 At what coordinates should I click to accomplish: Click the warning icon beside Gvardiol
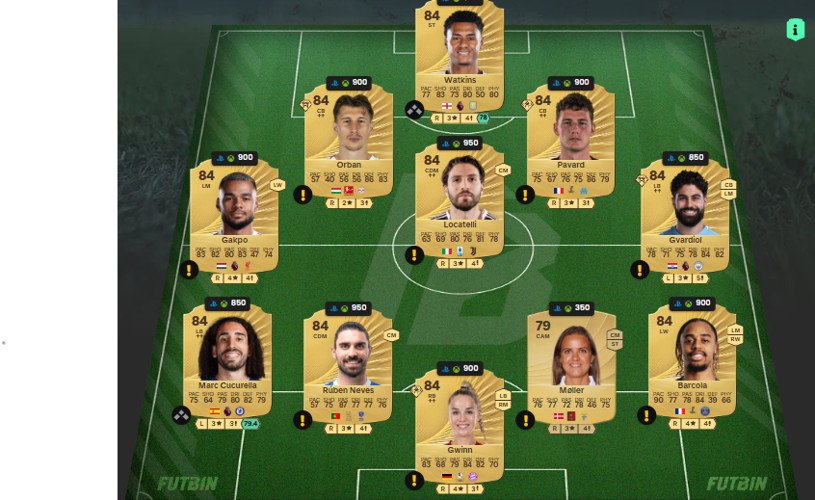tap(640, 269)
